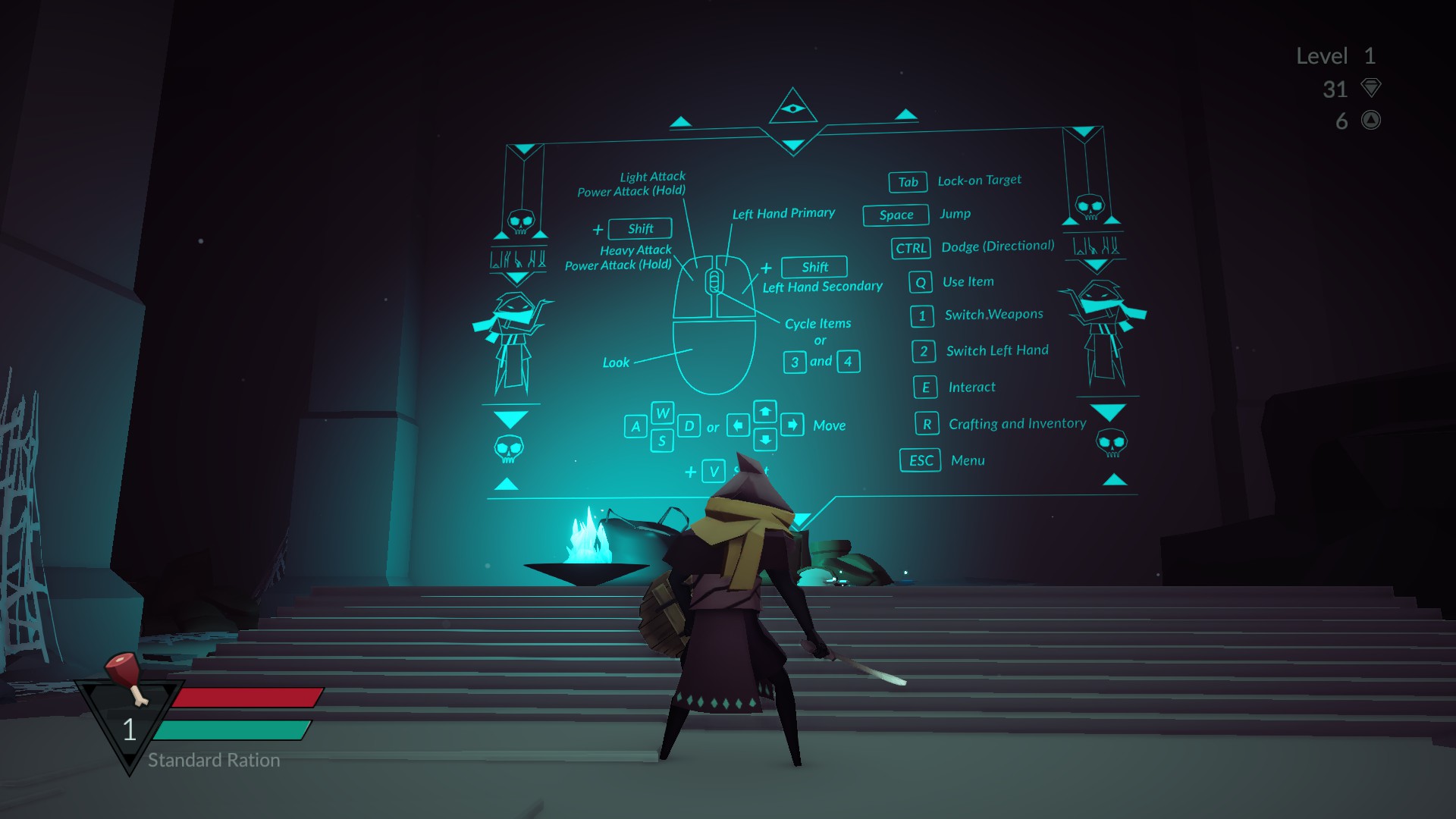Select the all-seeing eye symbol at top
This screenshot has width=1456, height=819.
(x=795, y=108)
